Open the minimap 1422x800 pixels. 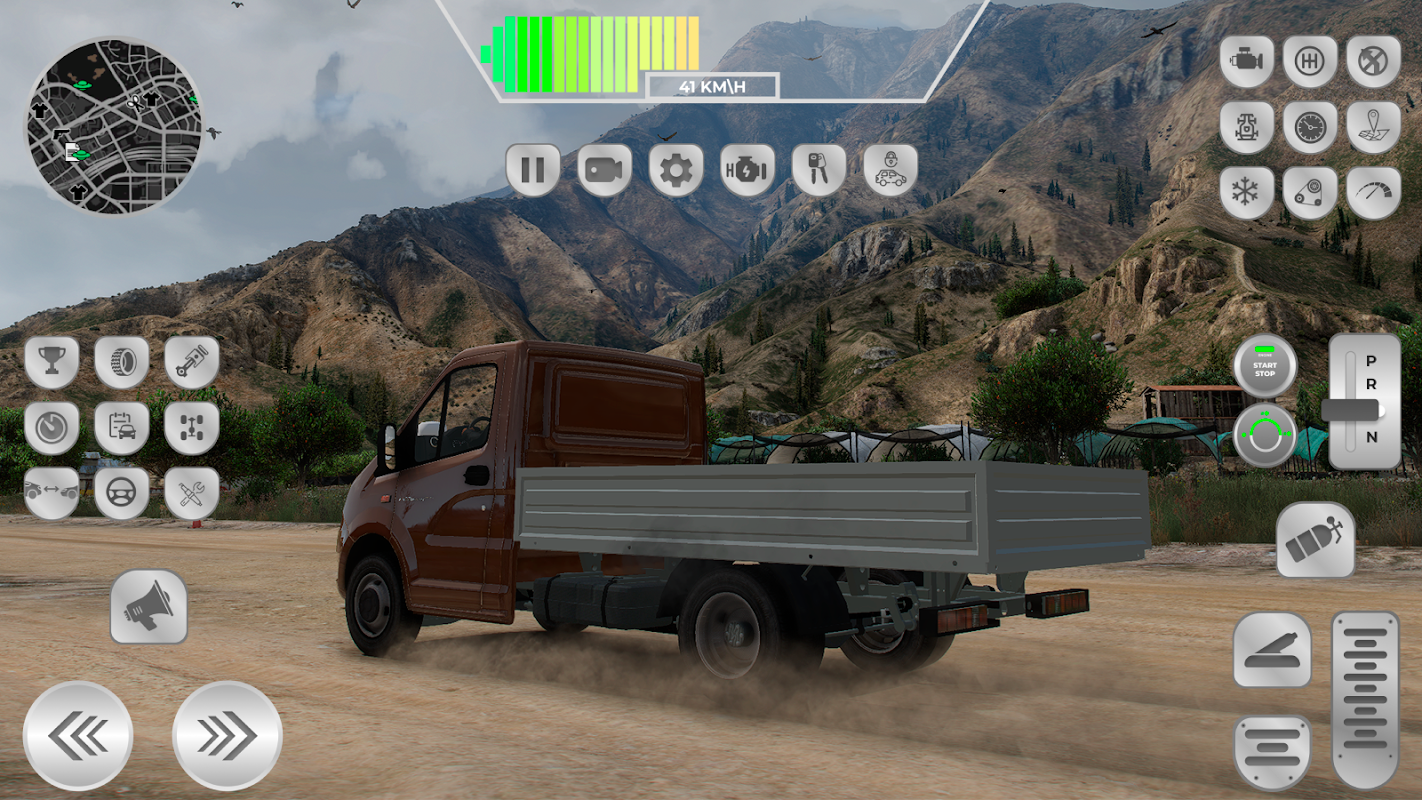[113, 126]
